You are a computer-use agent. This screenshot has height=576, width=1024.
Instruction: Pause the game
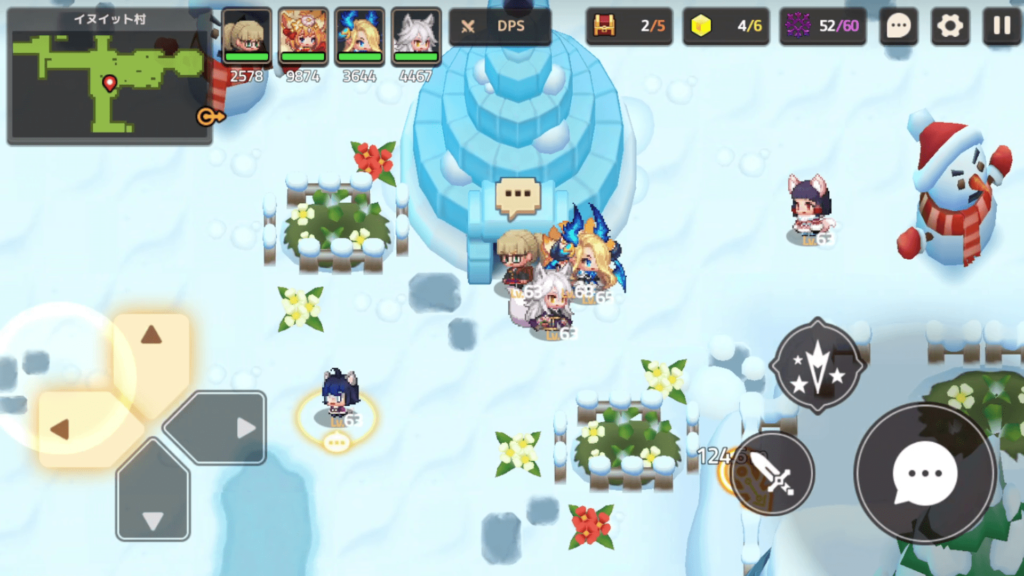(x=1001, y=26)
